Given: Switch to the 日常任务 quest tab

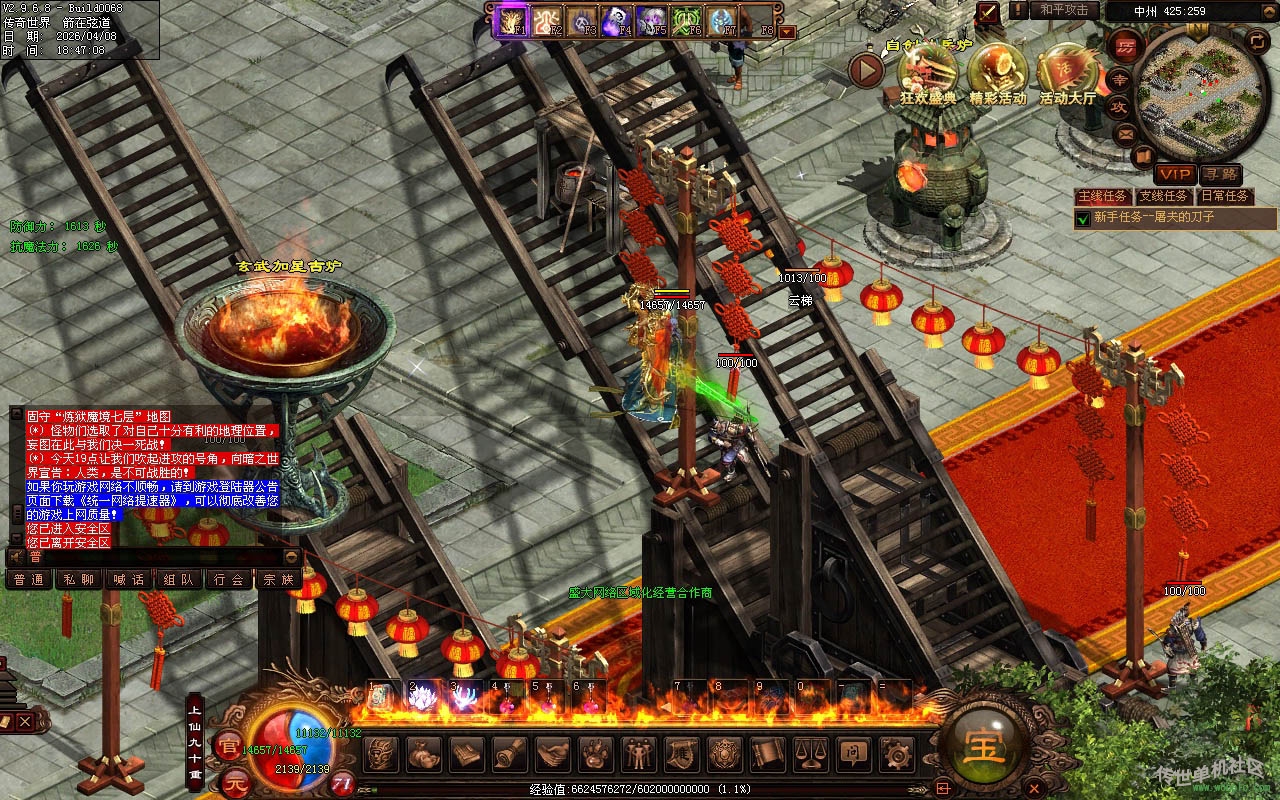Looking at the screenshot, I should (1224, 196).
